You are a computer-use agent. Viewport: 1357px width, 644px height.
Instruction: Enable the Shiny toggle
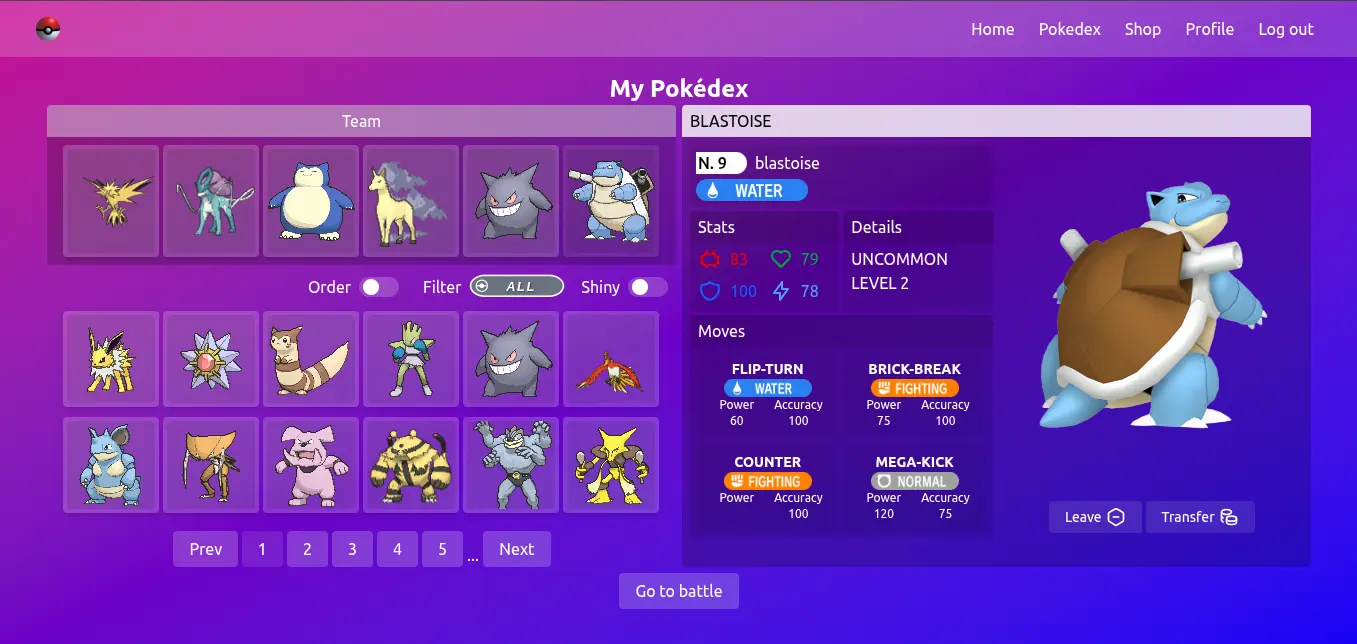648,287
